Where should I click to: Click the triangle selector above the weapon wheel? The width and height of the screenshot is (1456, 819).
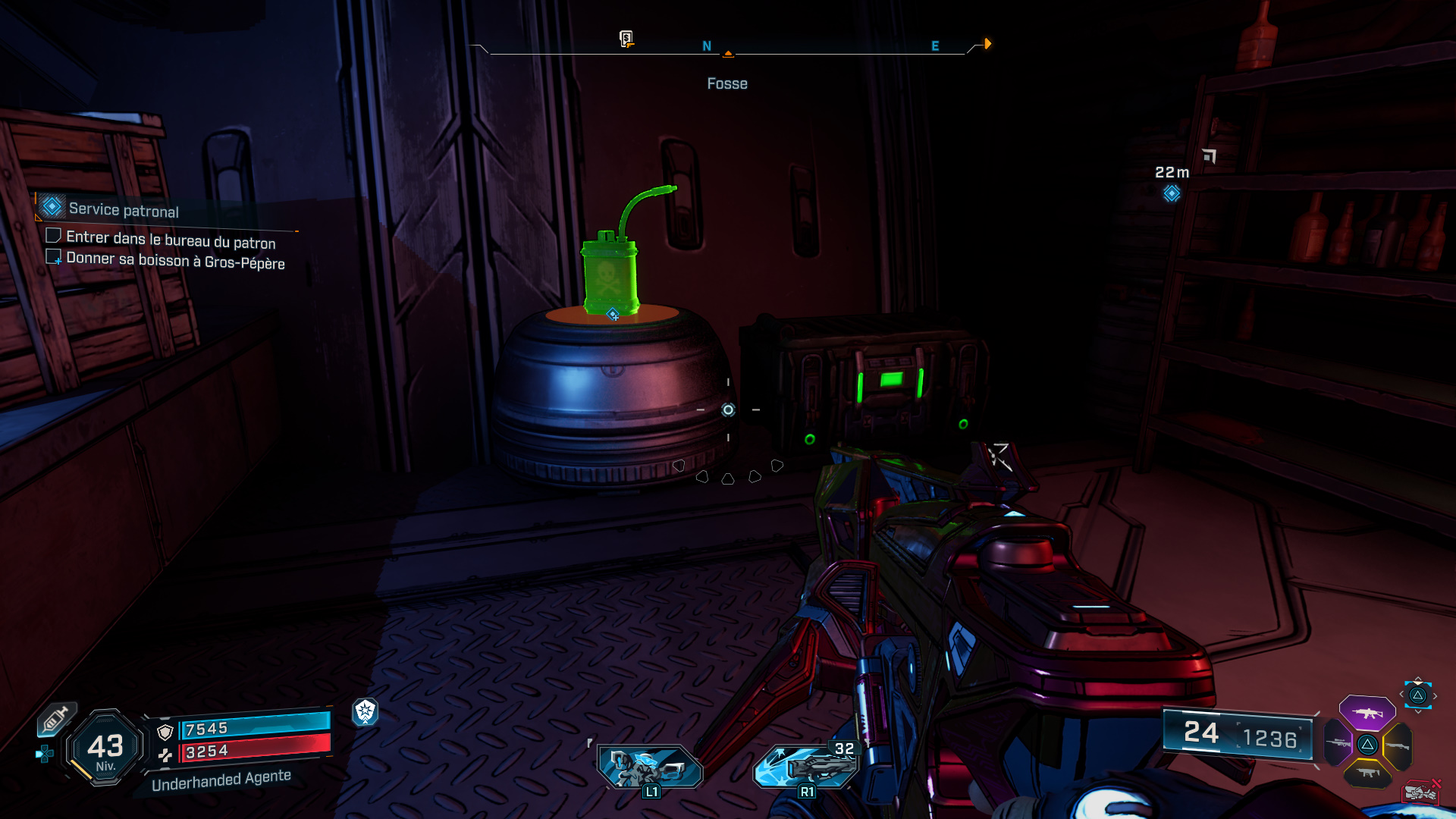point(1417,695)
